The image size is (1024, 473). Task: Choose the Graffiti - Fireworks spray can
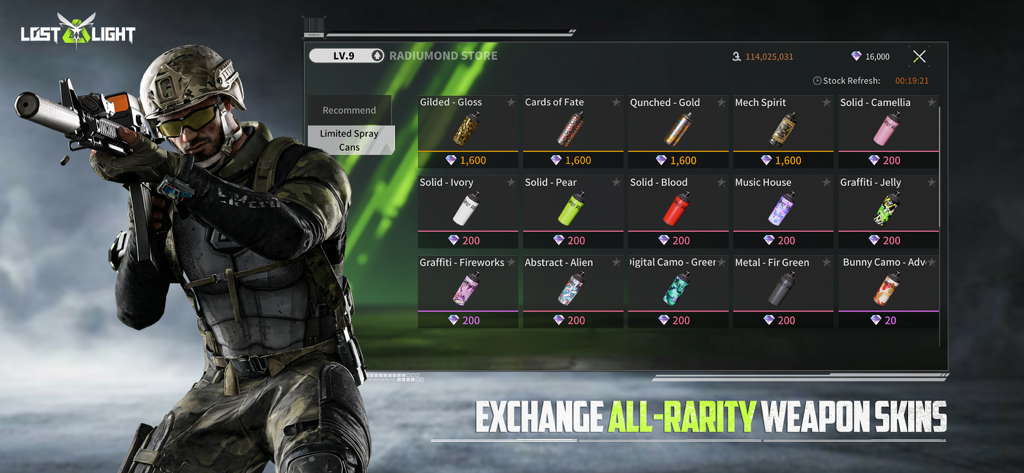(467, 290)
